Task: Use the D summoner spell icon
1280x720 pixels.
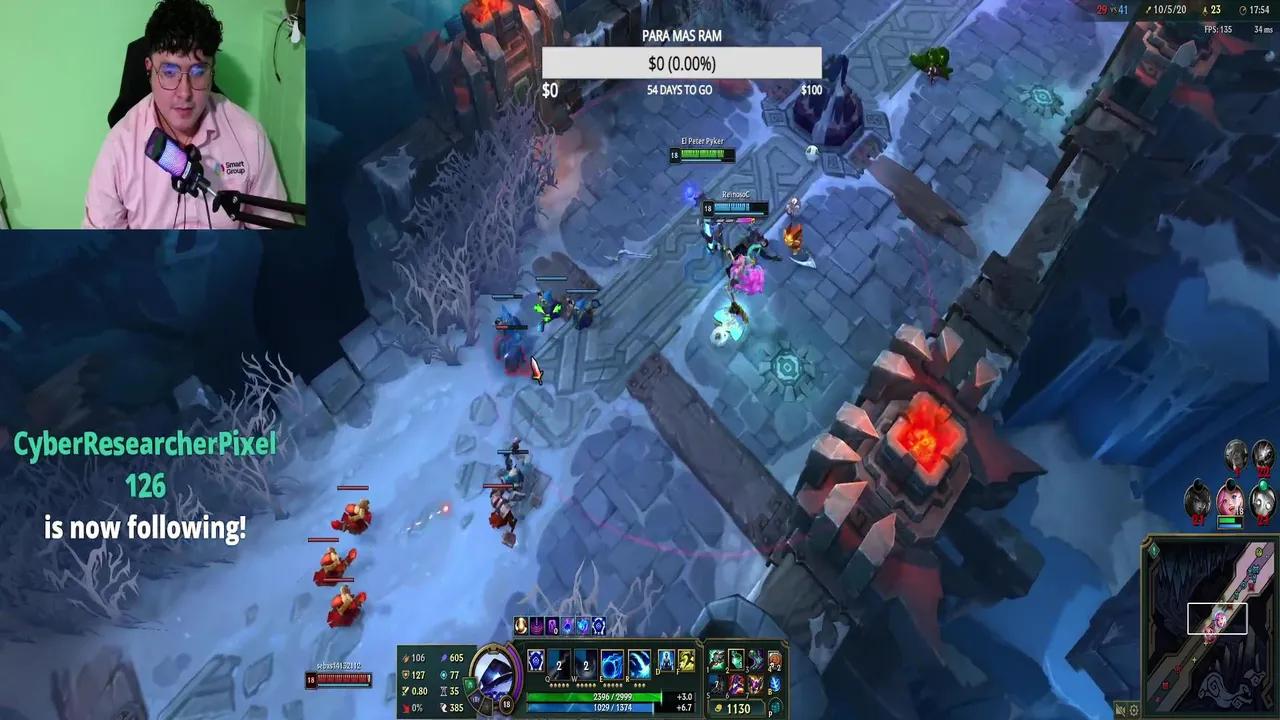Action: pyautogui.click(x=664, y=660)
